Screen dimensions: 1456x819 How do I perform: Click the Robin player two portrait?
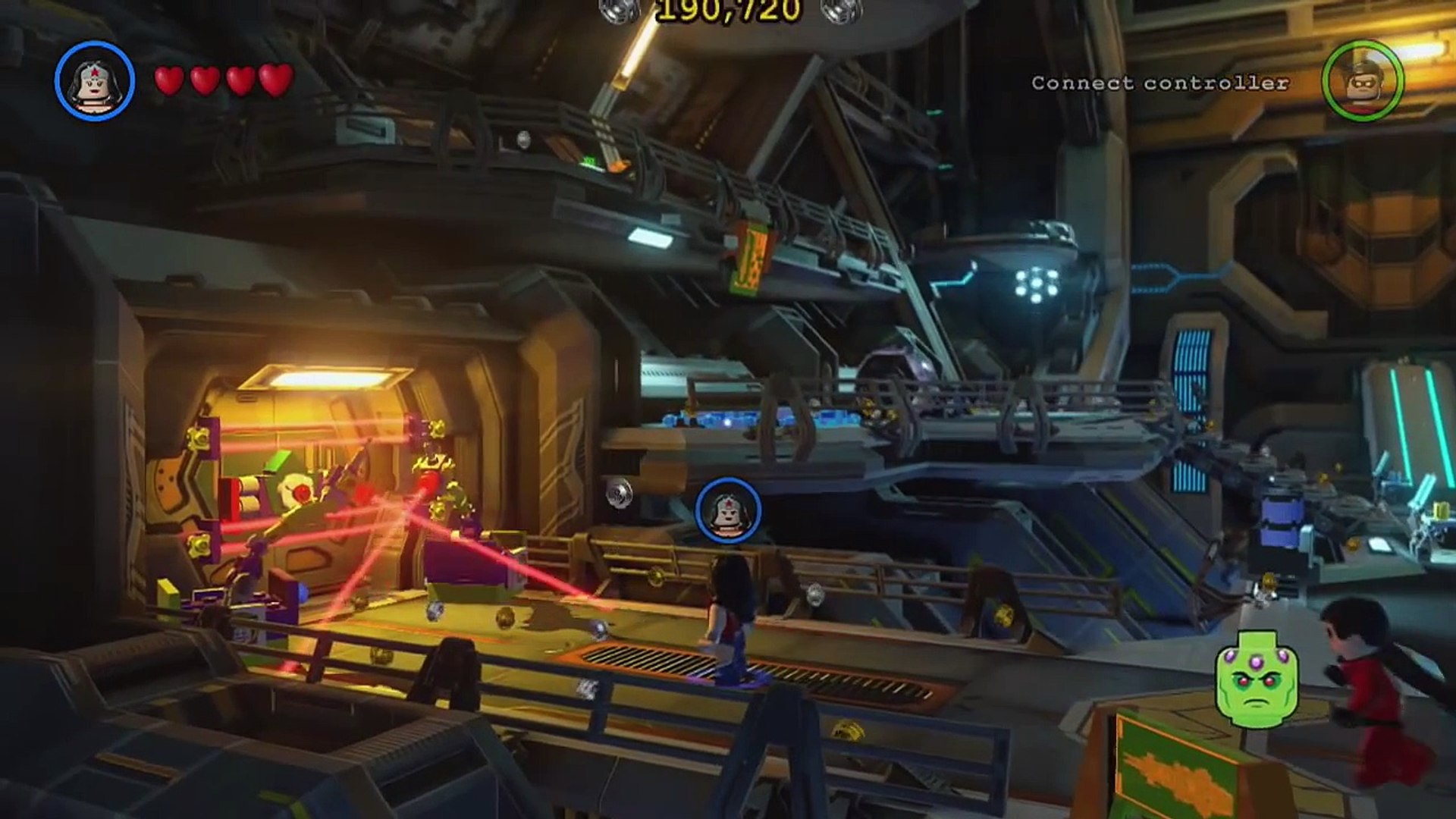1363,80
